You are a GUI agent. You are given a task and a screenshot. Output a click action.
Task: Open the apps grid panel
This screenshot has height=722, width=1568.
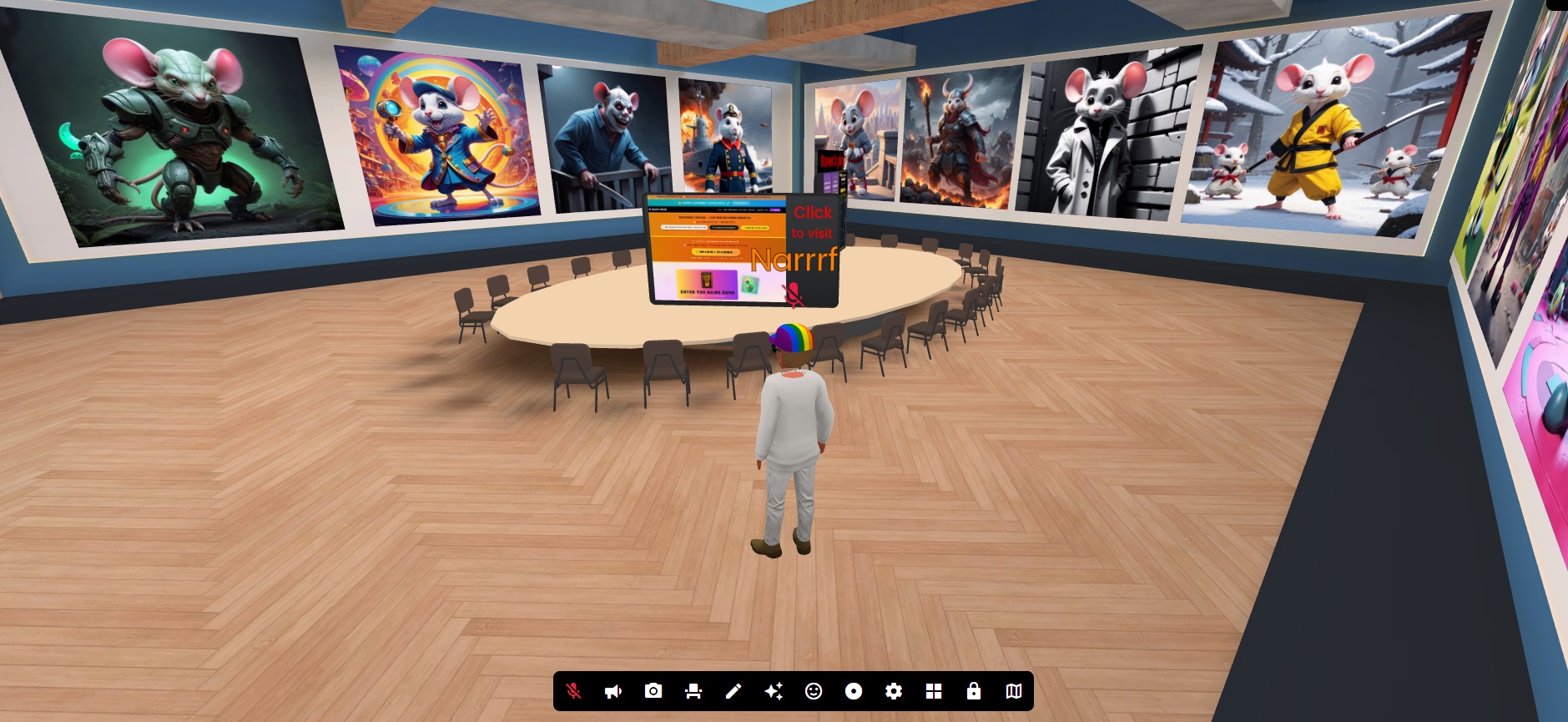935,690
